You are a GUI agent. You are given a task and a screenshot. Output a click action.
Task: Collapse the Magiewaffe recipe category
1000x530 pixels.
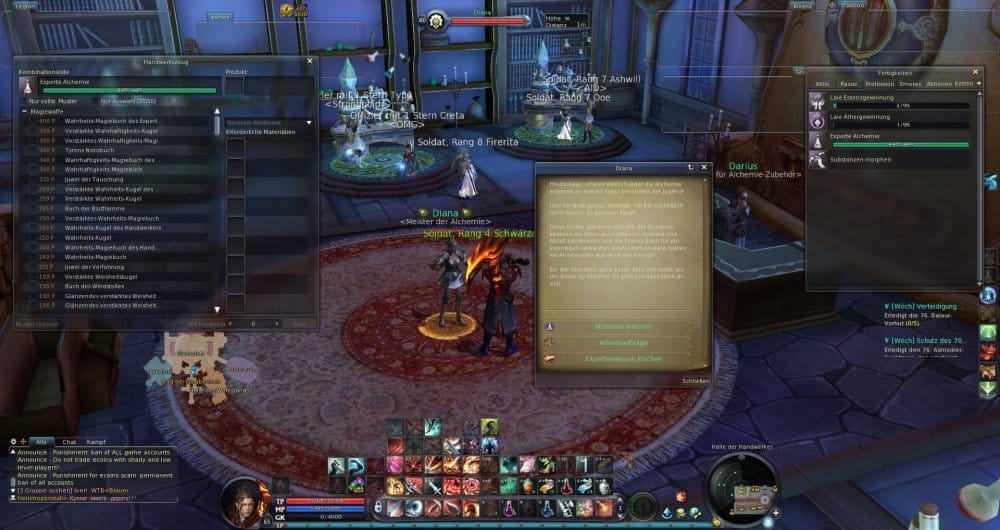click(x=24, y=111)
